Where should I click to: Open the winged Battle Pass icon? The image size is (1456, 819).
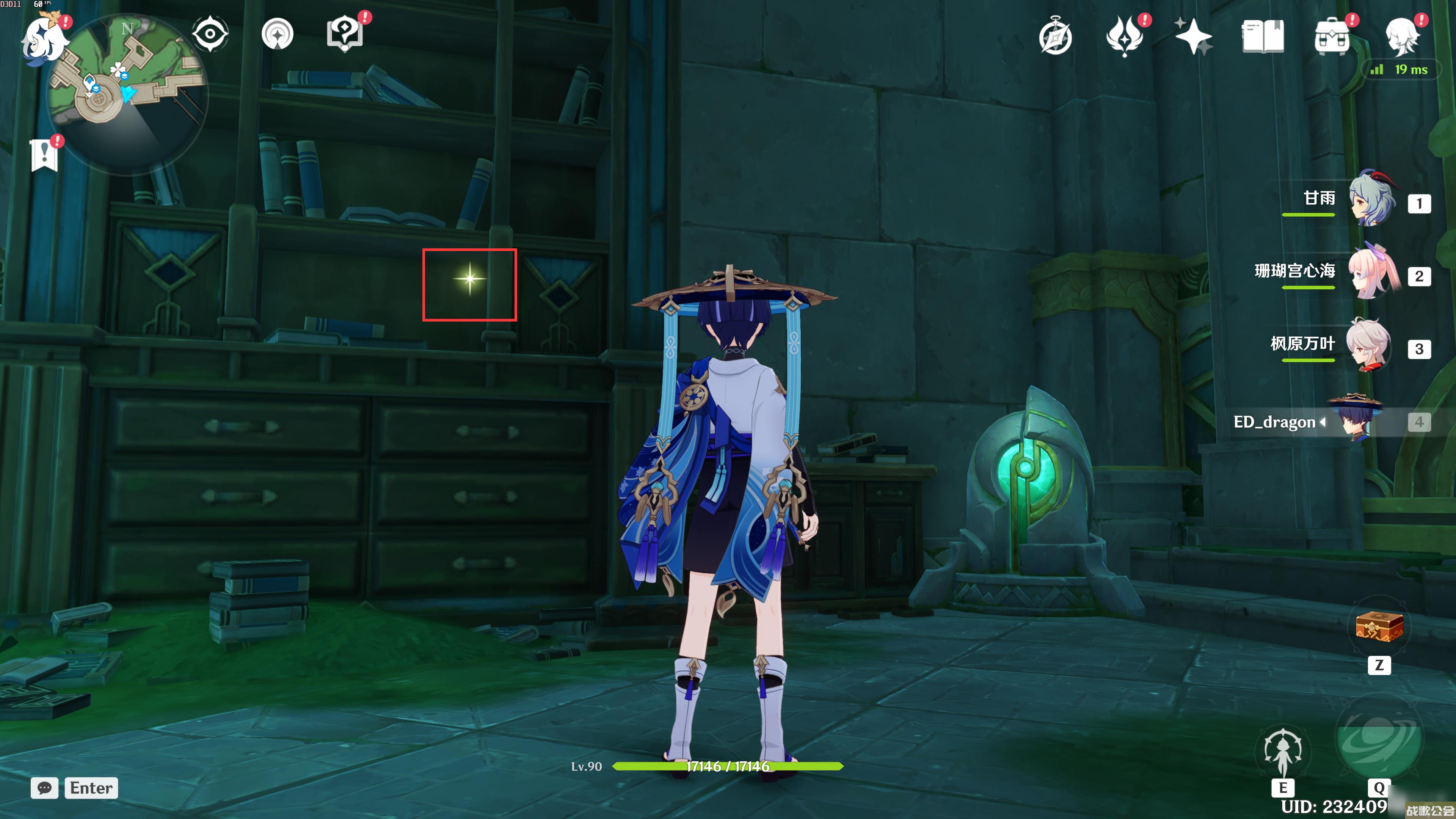click(1124, 37)
